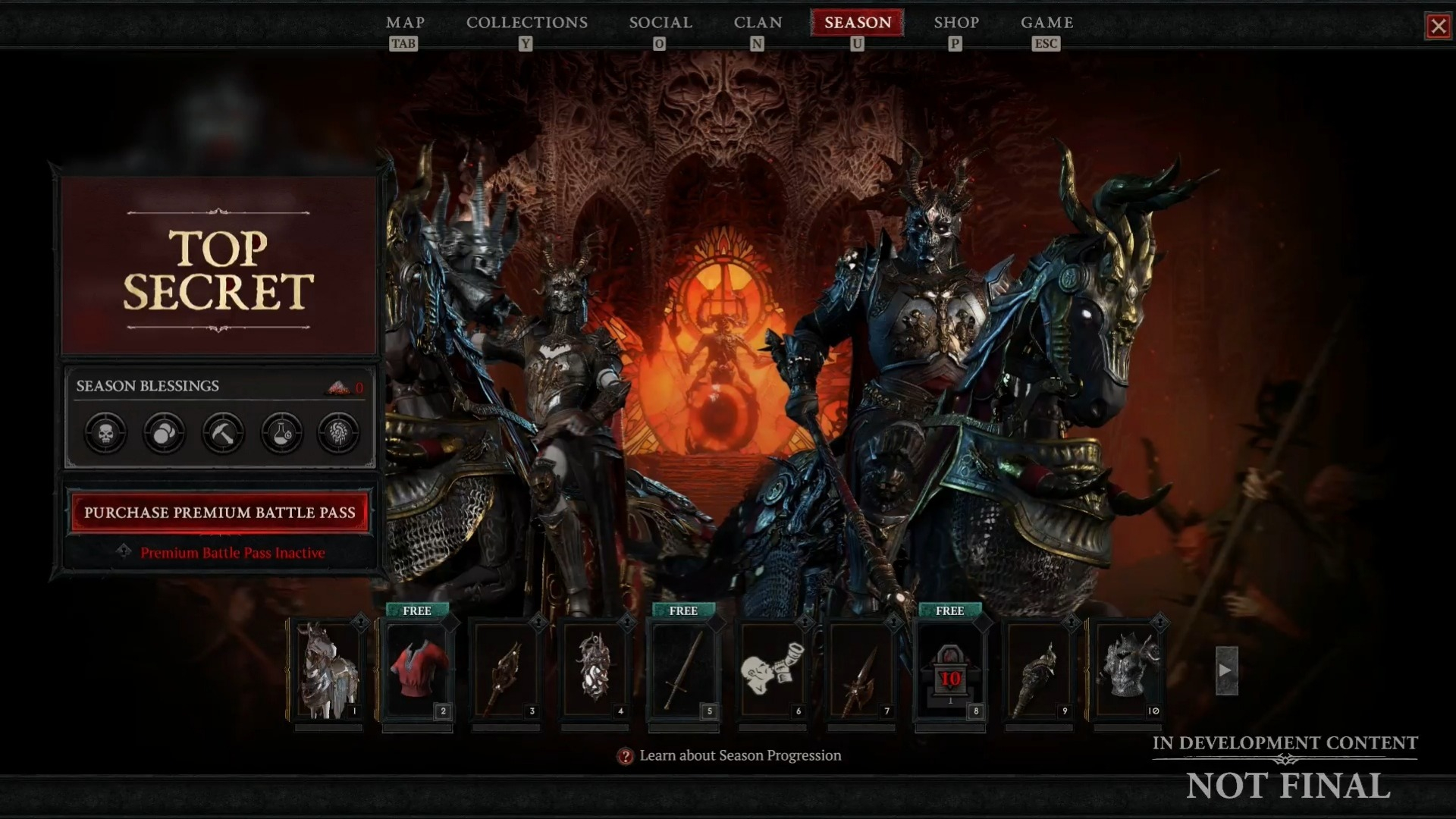
Task: Close the Season screen with the X
Action: point(1439,26)
